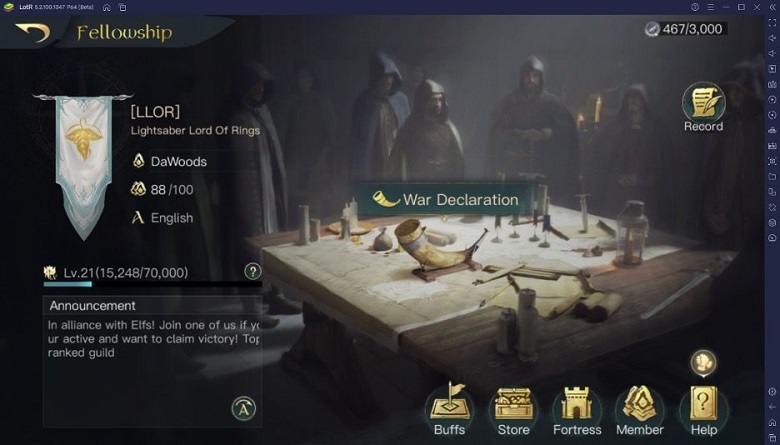This screenshot has width=780, height=445.
Task: Open the Fortress menu
Action: click(x=577, y=410)
